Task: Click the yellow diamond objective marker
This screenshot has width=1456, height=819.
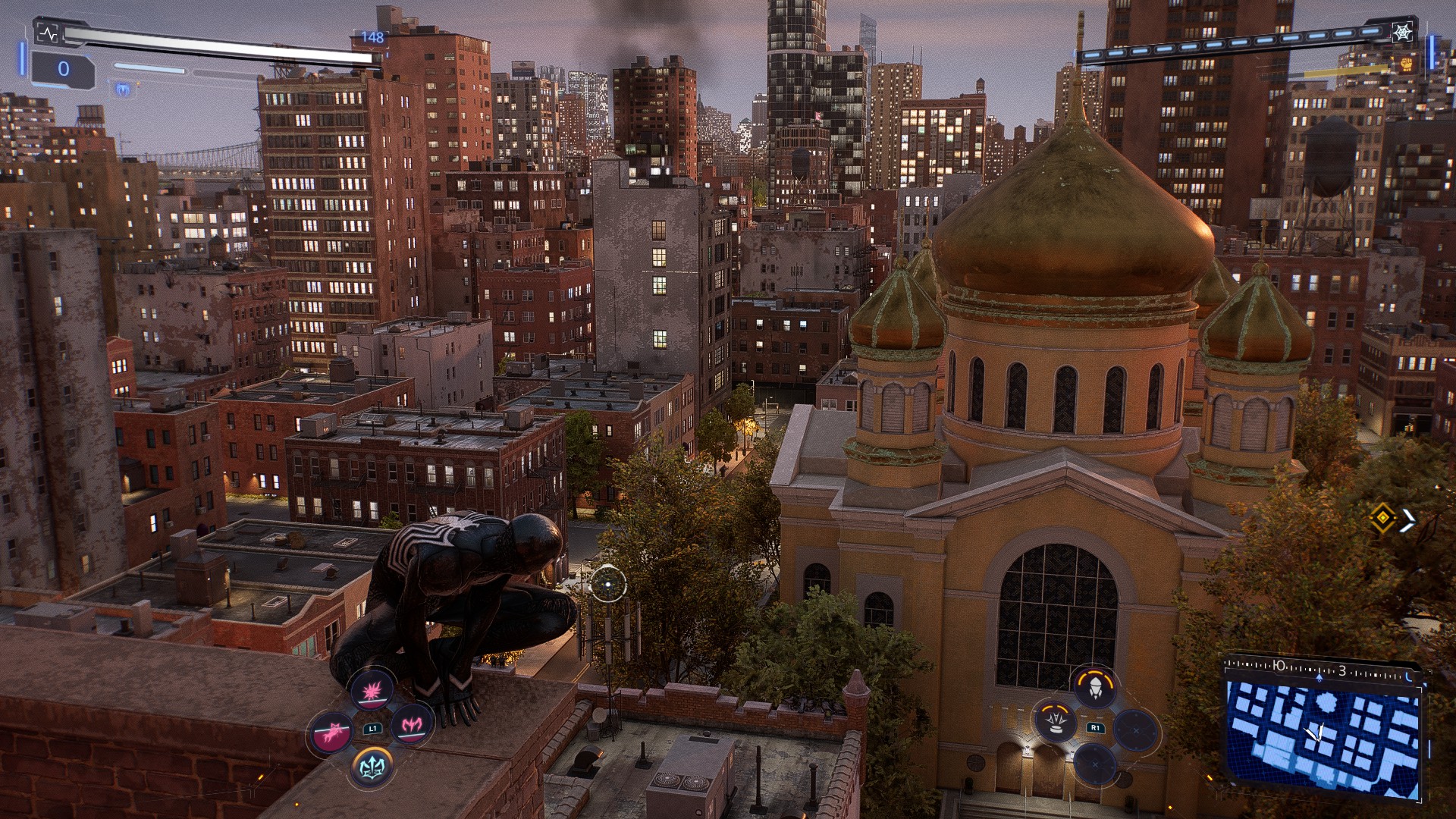Action: pos(1382,519)
